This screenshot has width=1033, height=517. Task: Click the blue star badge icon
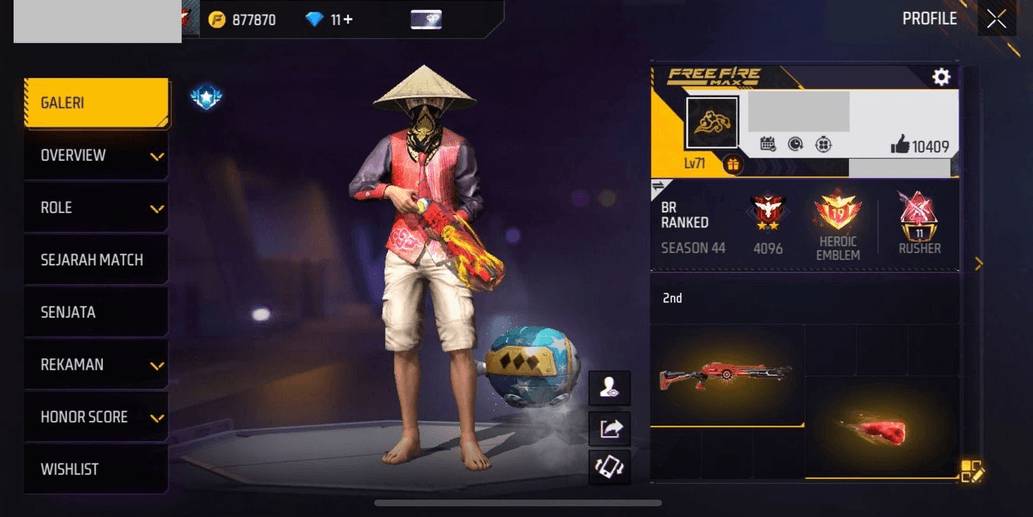tap(206, 97)
